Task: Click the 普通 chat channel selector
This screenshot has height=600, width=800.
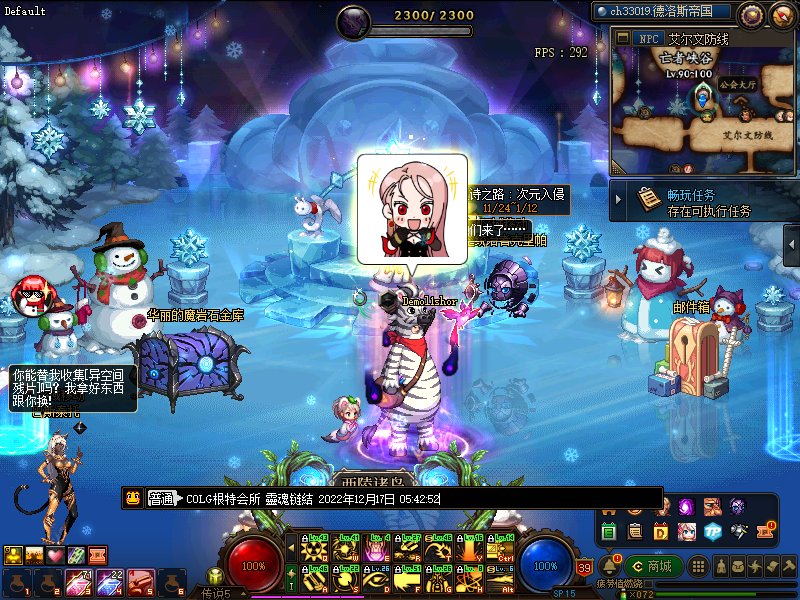Action: (x=161, y=498)
